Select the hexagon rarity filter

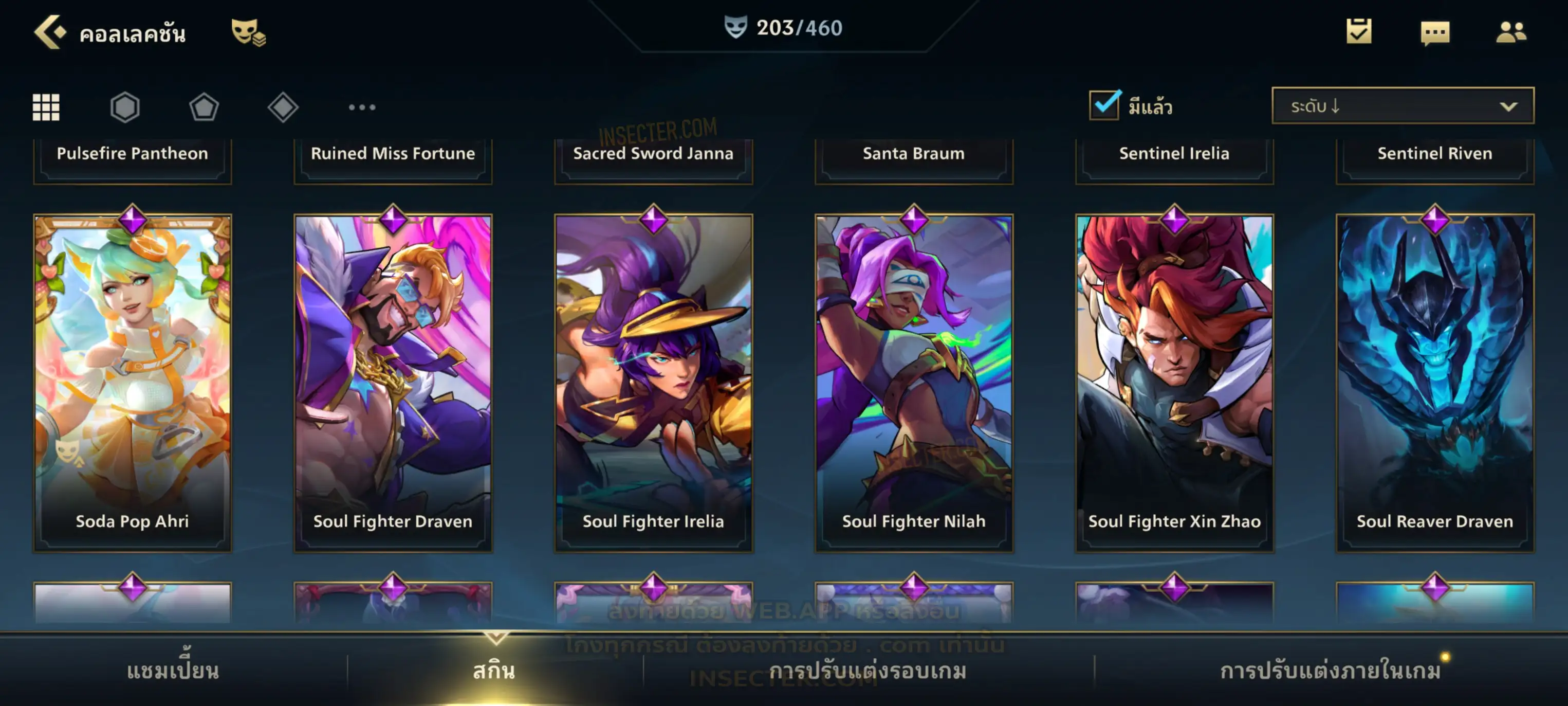click(125, 107)
